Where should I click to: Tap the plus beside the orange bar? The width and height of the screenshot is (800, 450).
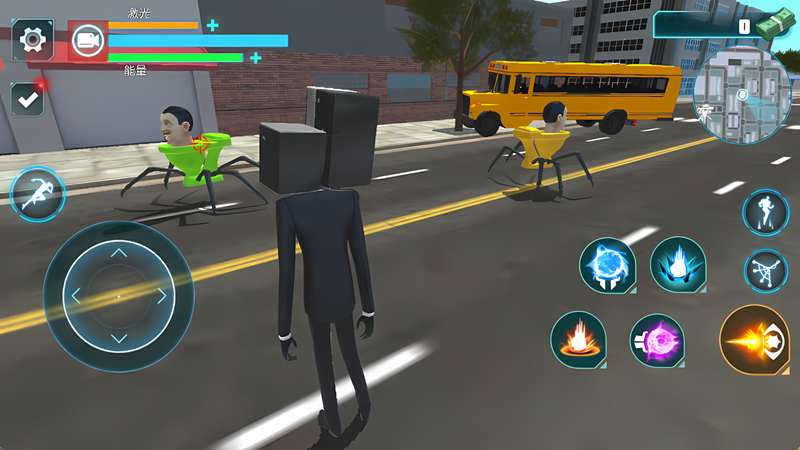[212, 25]
